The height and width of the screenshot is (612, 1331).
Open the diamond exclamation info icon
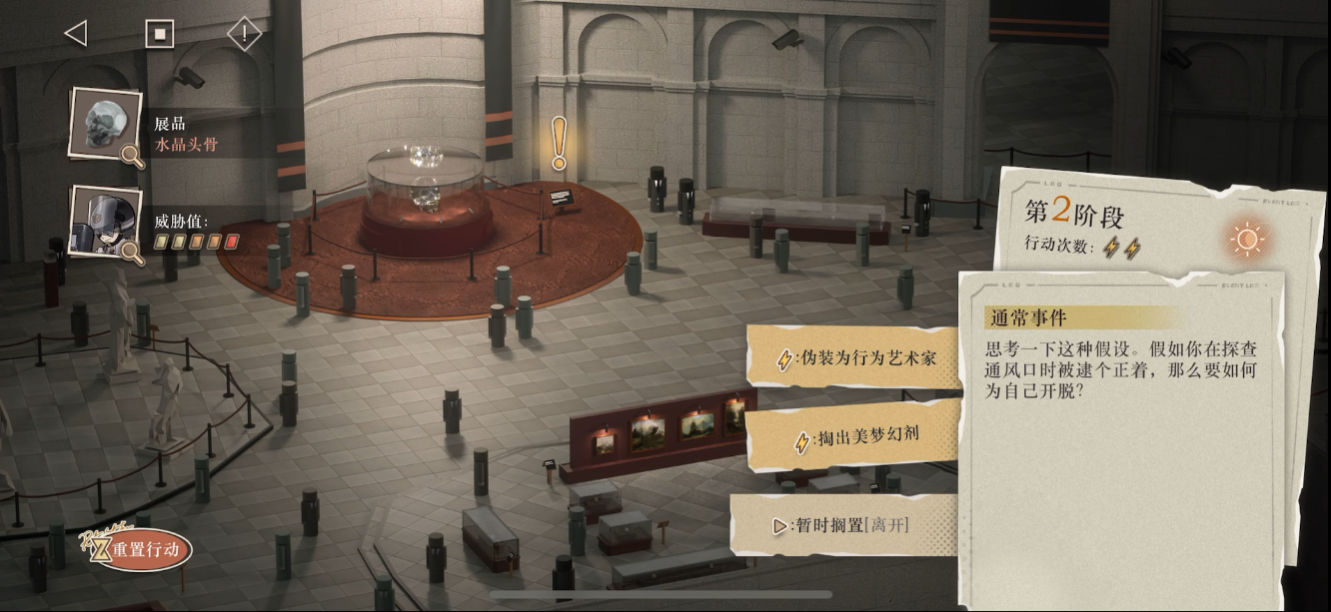[x=244, y=34]
